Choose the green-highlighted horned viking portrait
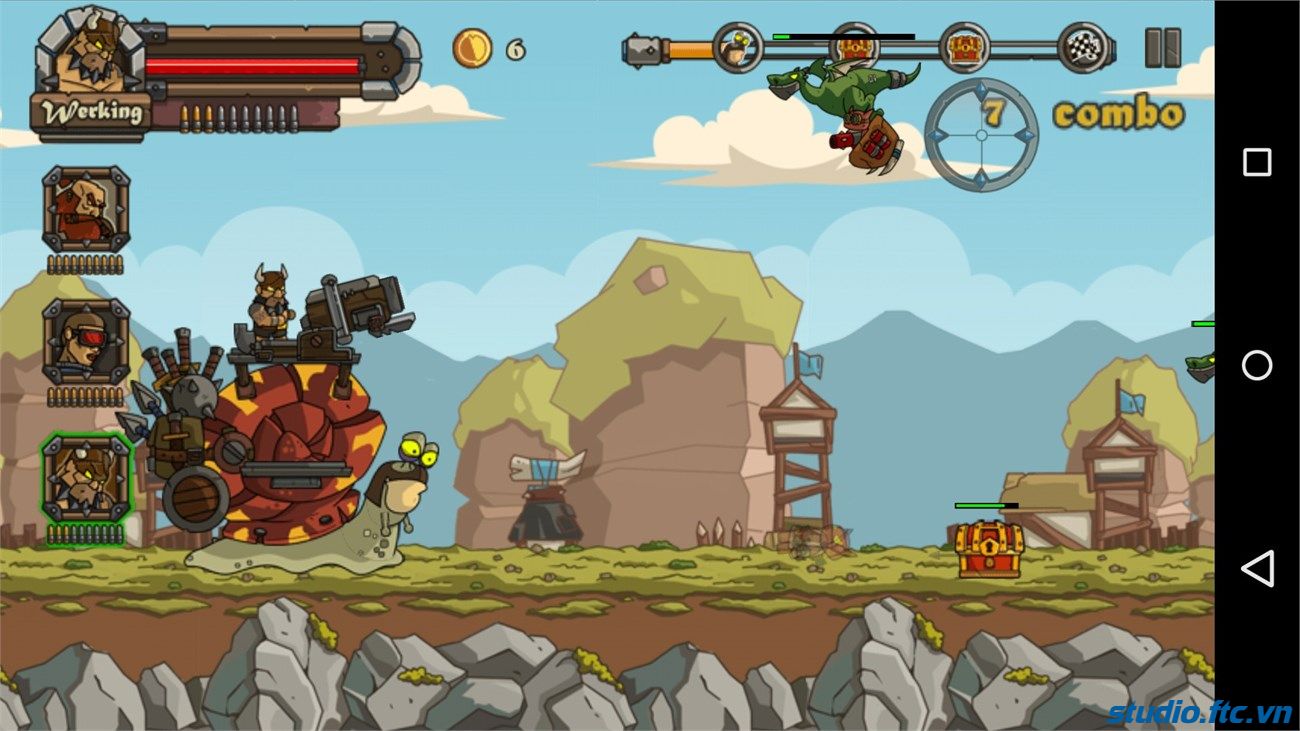1300x731 pixels. (x=86, y=477)
